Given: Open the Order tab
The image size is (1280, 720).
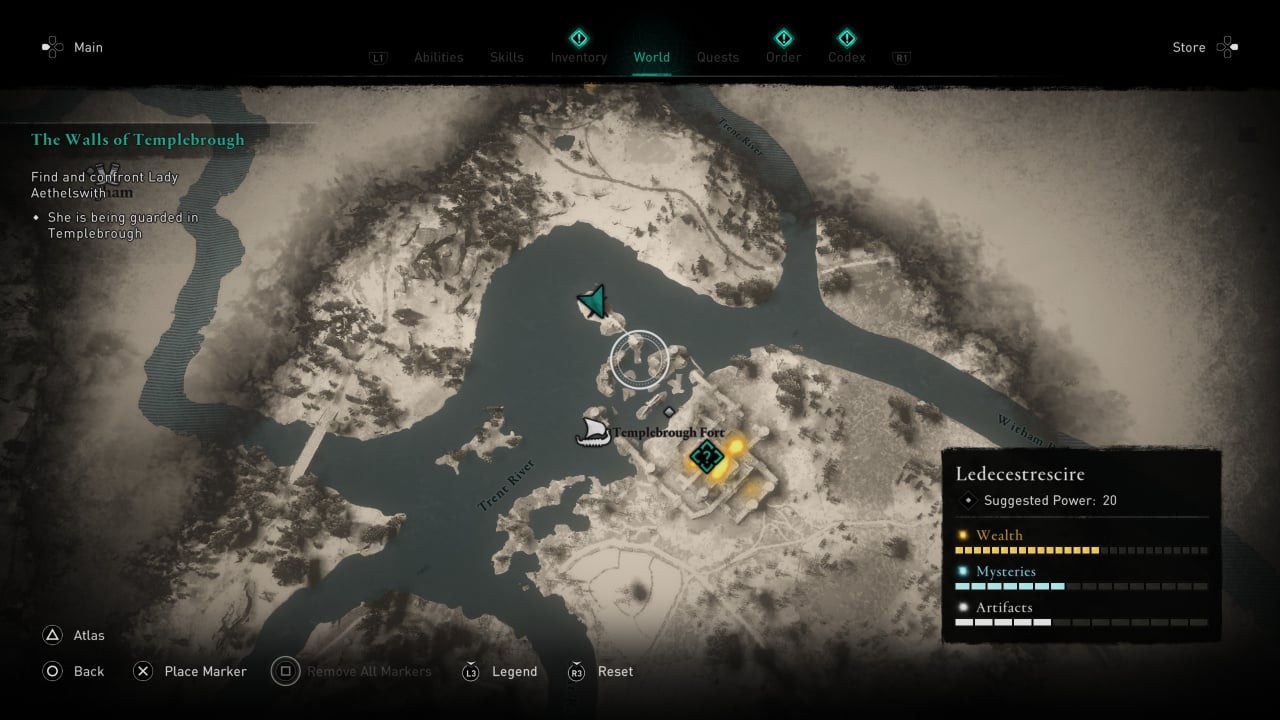Looking at the screenshot, I should [x=784, y=57].
